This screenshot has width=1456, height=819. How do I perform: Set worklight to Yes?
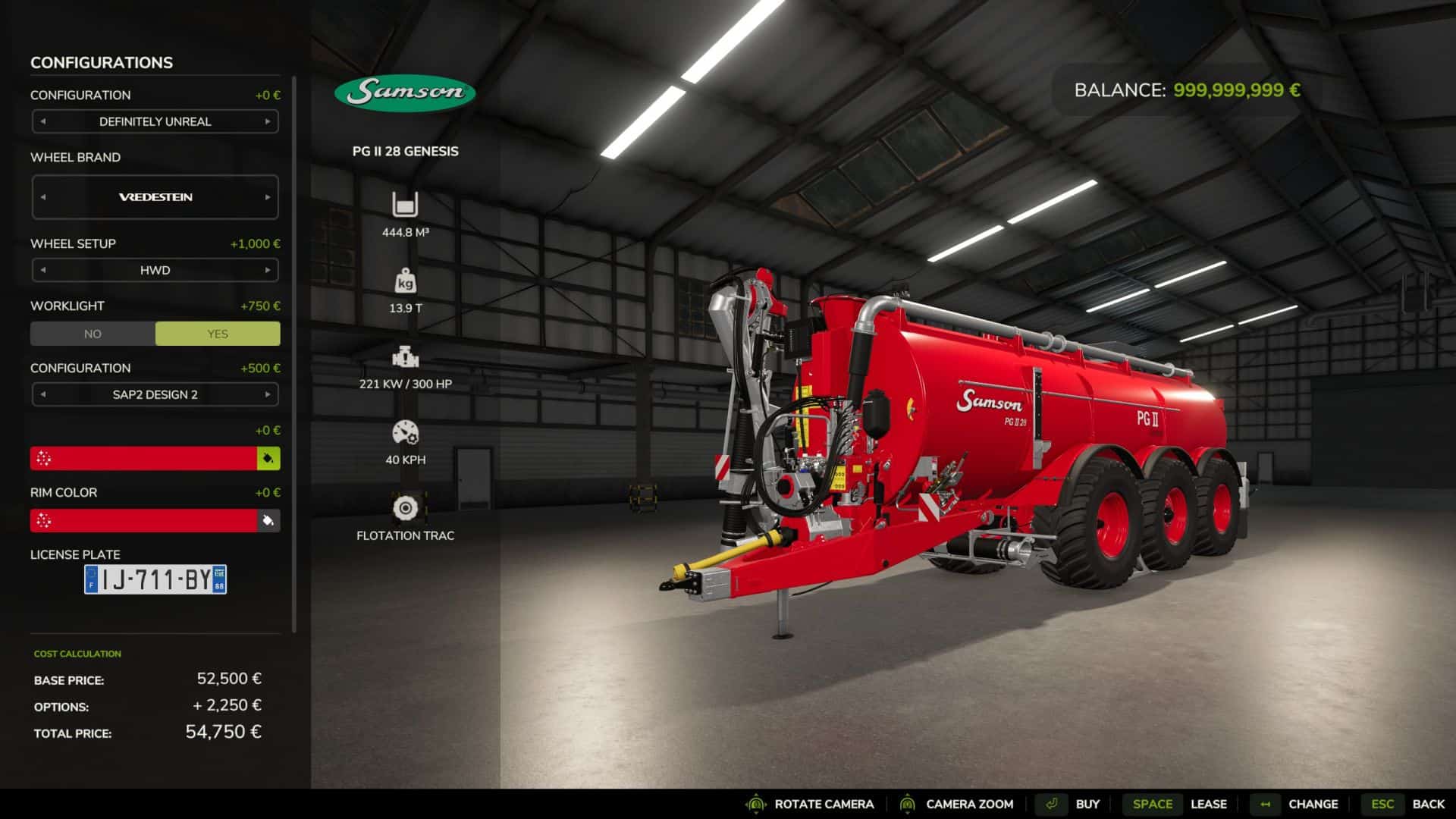pos(218,334)
